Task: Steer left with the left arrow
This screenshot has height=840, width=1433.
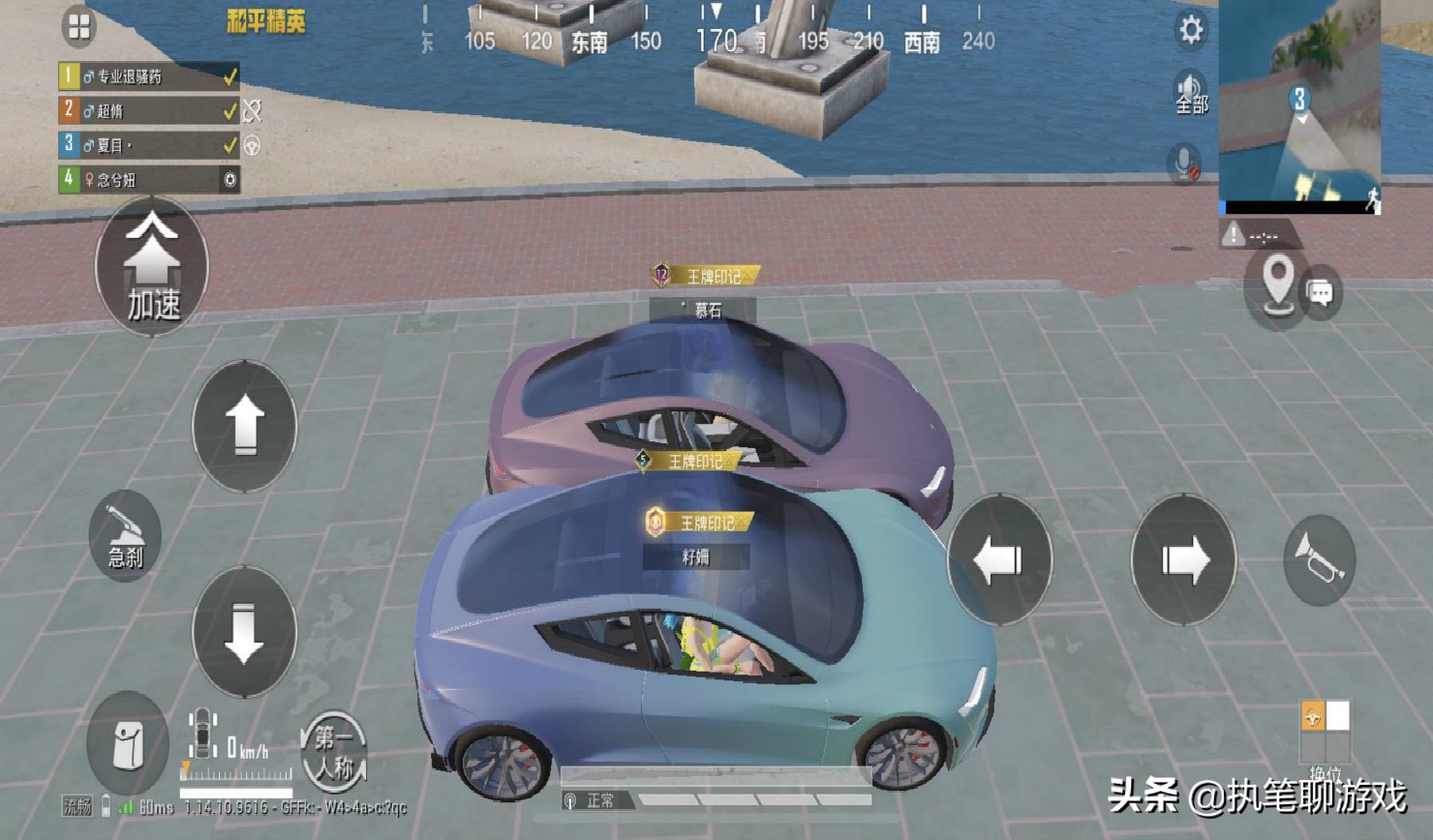Action: (x=999, y=559)
